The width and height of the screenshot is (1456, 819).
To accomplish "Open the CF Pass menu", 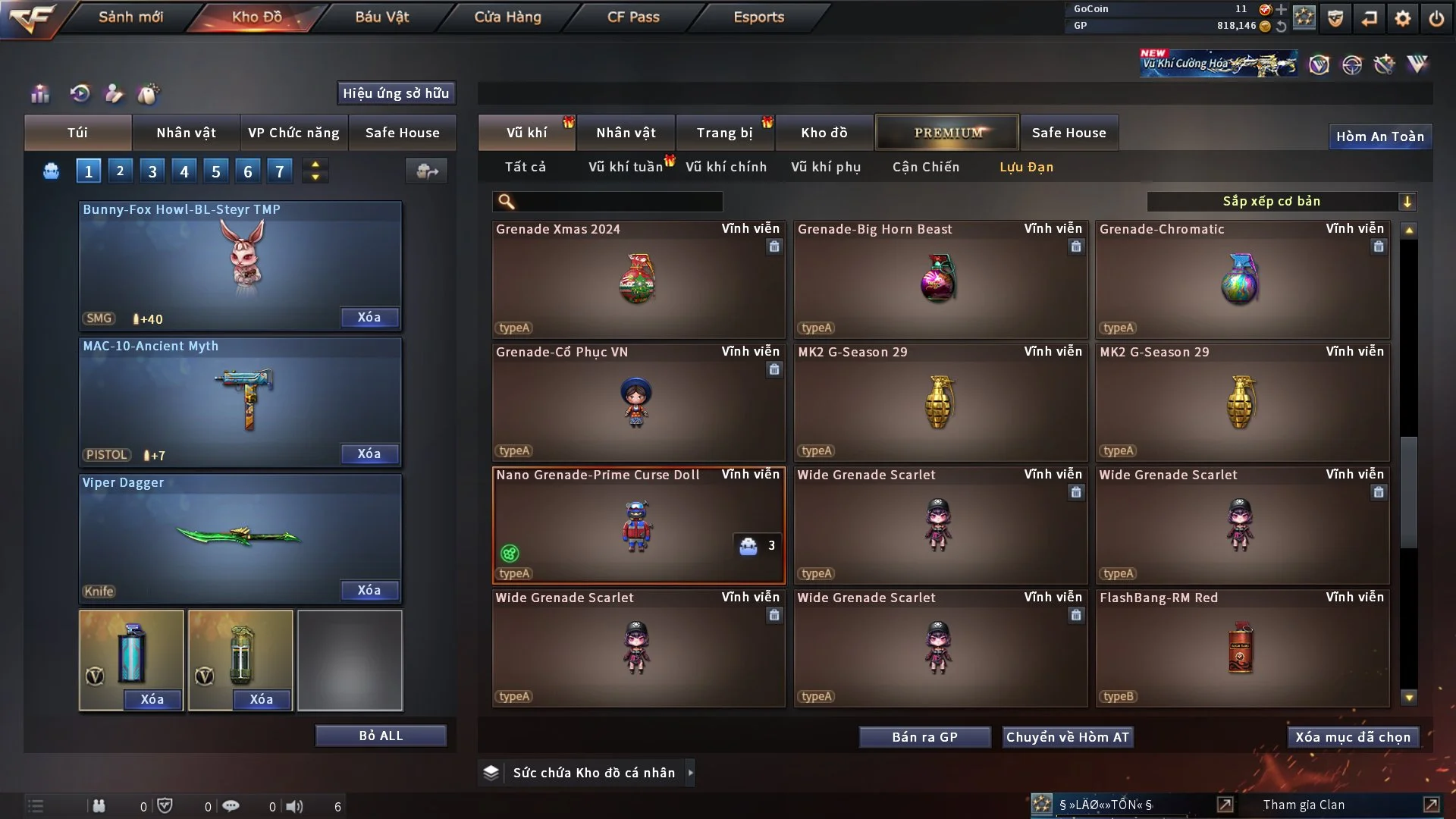I will (x=633, y=17).
